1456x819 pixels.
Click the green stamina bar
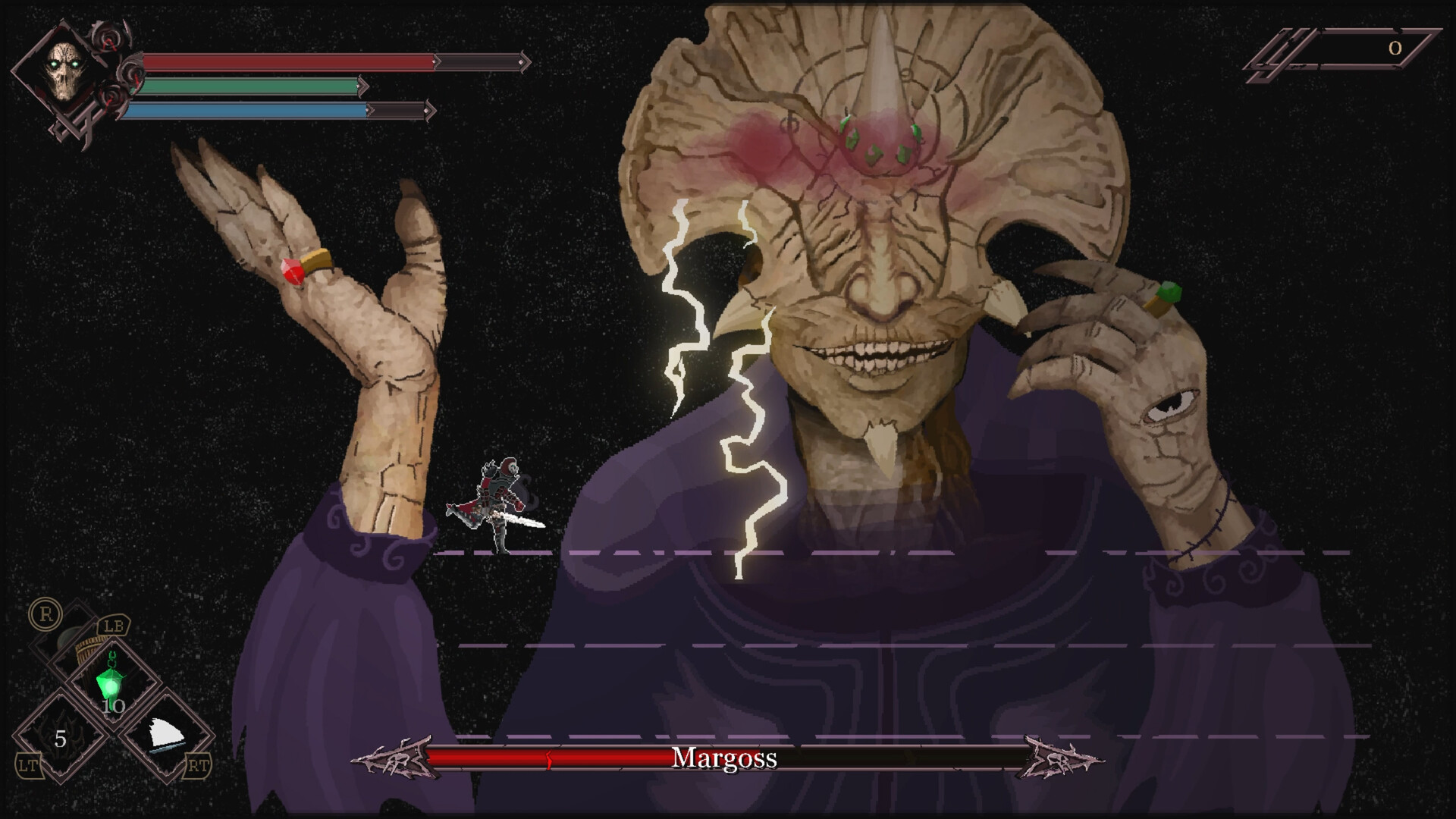(x=243, y=86)
